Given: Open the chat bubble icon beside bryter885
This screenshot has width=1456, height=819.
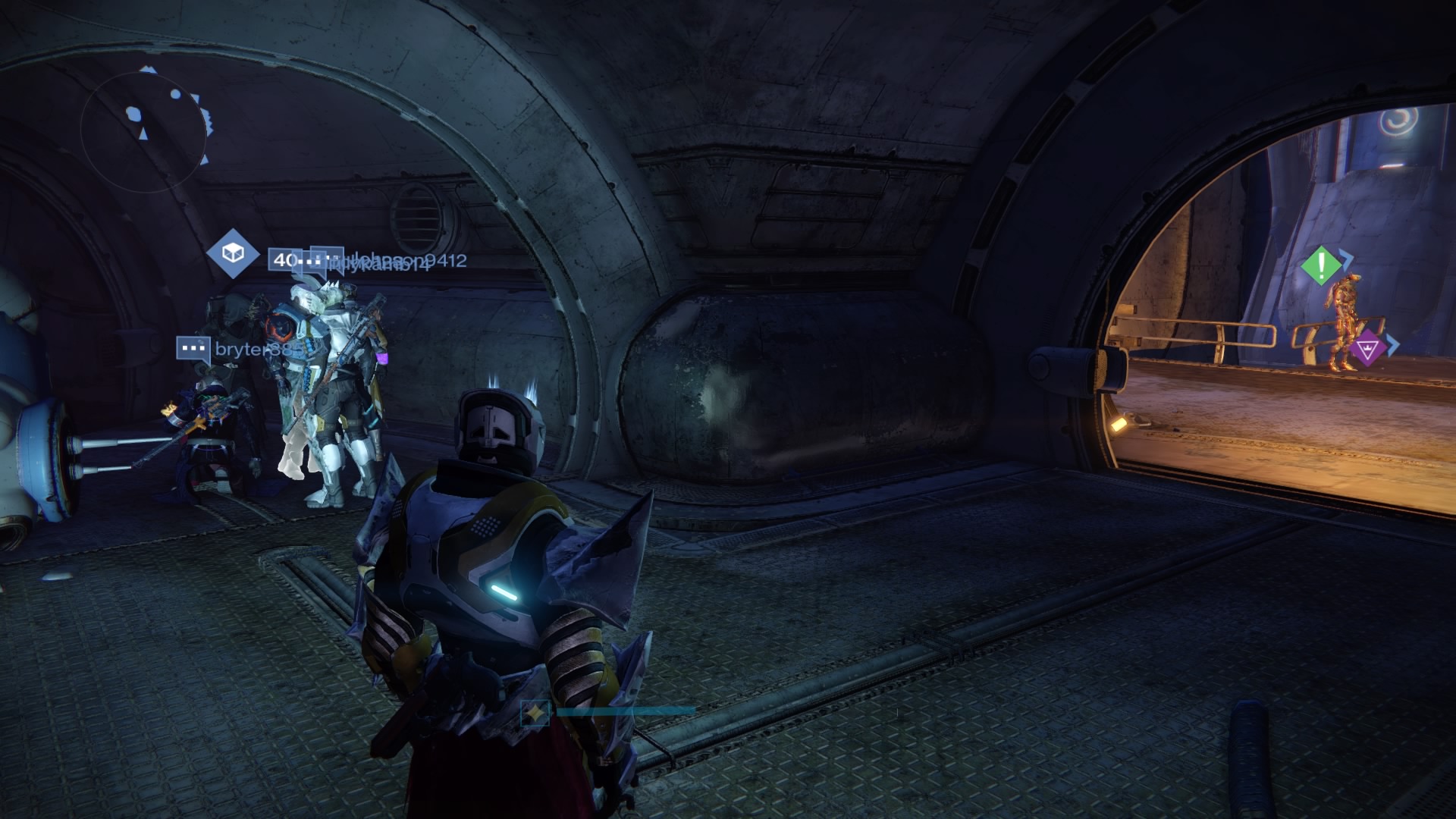Looking at the screenshot, I should (193, 346).
